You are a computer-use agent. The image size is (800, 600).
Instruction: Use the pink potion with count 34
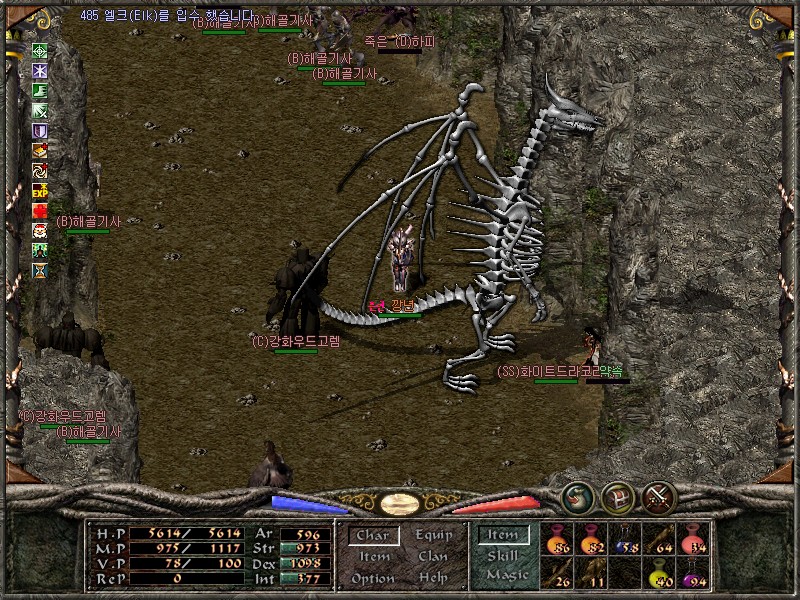coord(693,539)
